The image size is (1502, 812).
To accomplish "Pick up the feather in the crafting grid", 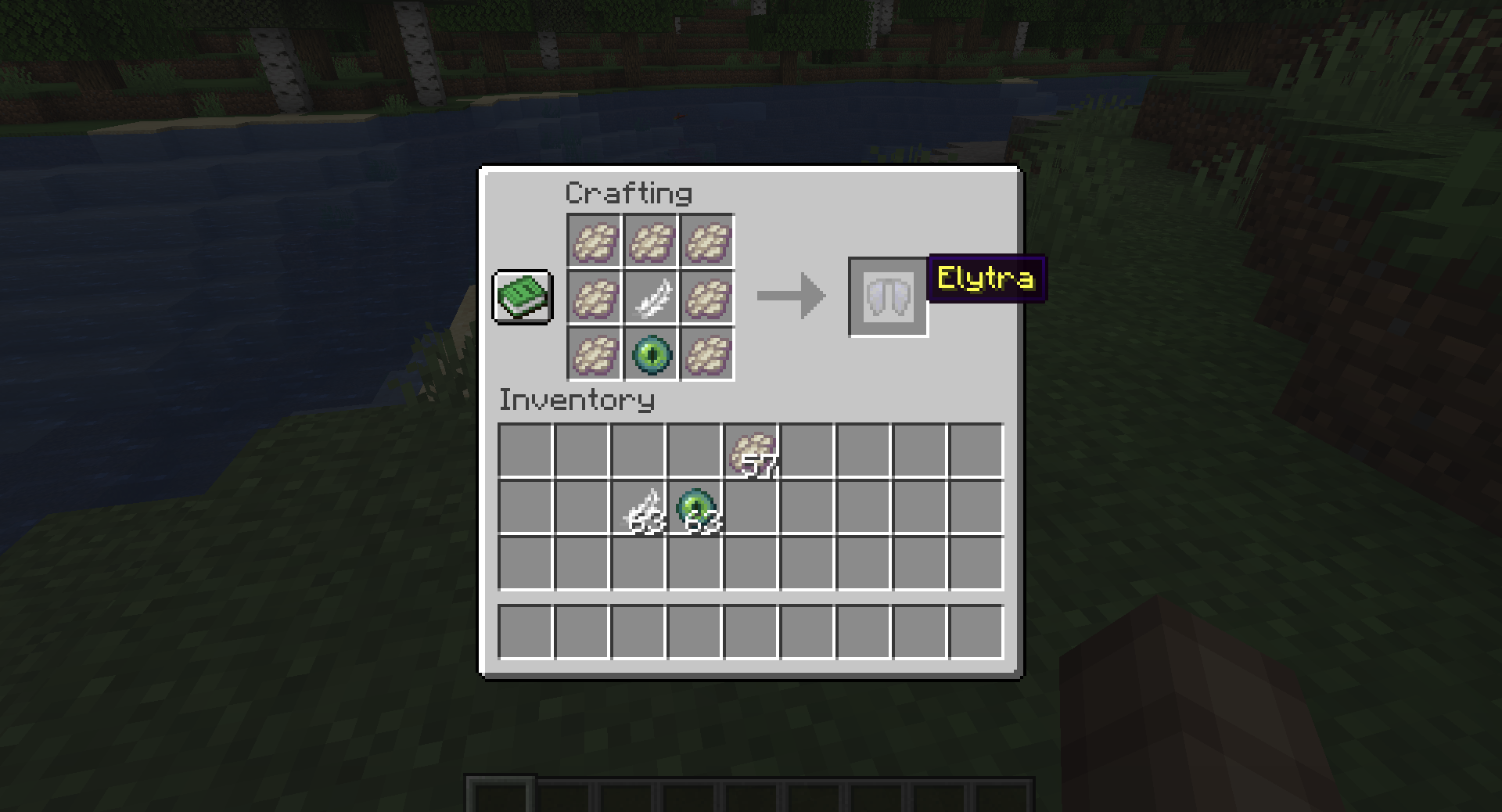I will pyautogui.click(x=651, y=298).
